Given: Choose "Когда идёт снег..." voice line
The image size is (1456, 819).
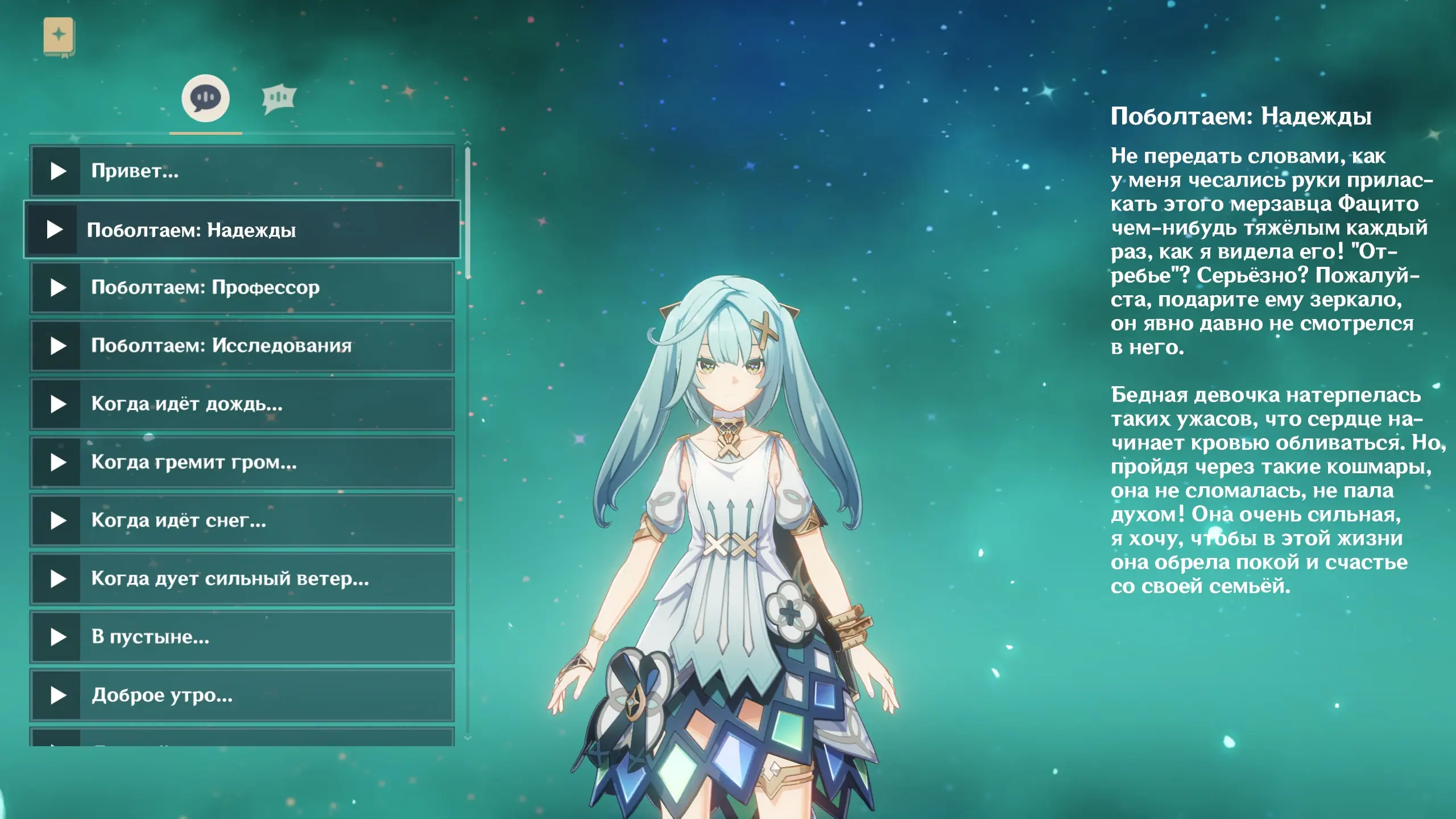Looking at the screenshot, I should coord(242,520).
